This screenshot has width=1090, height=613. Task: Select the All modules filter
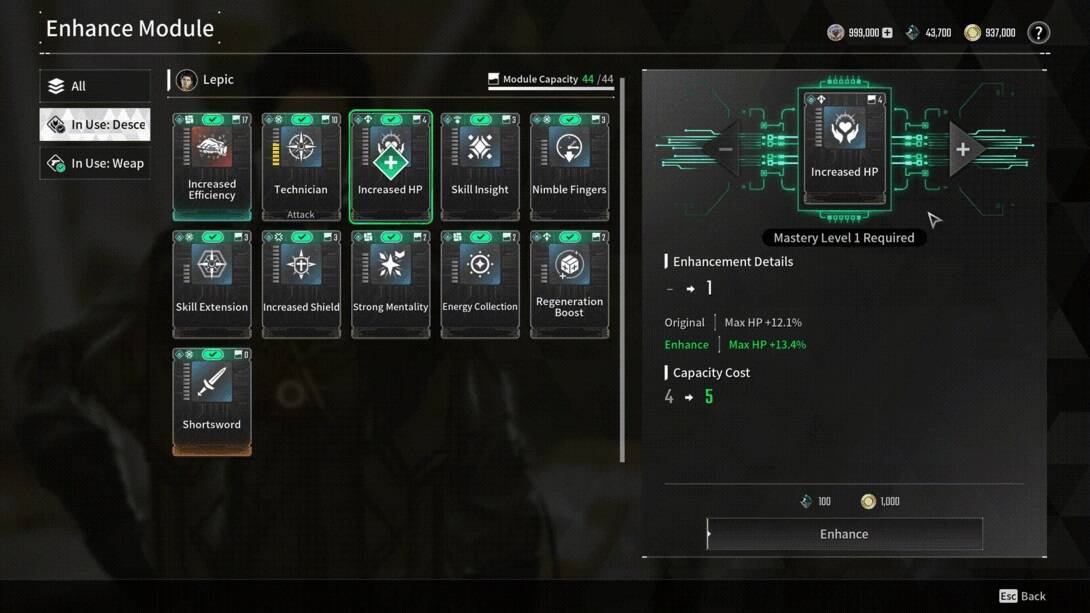(x=95, y=86)
